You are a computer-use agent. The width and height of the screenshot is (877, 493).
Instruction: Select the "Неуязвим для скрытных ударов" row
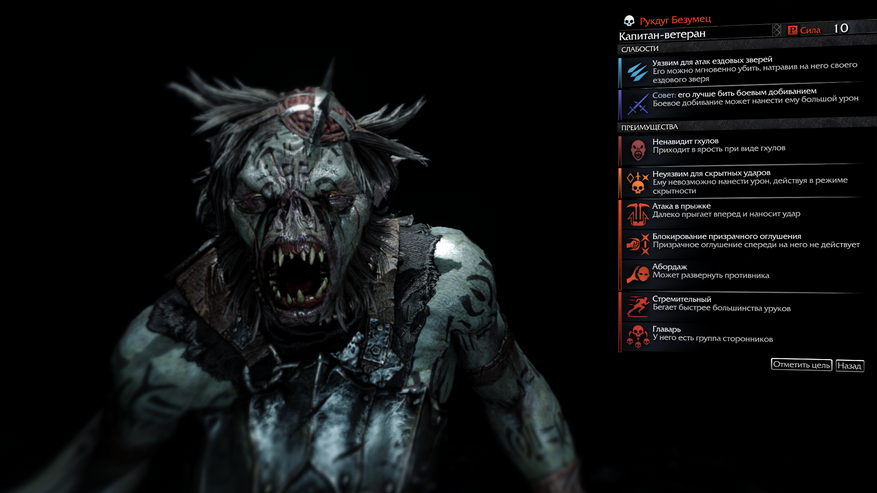pyautogui.click(x=740, y=181)
